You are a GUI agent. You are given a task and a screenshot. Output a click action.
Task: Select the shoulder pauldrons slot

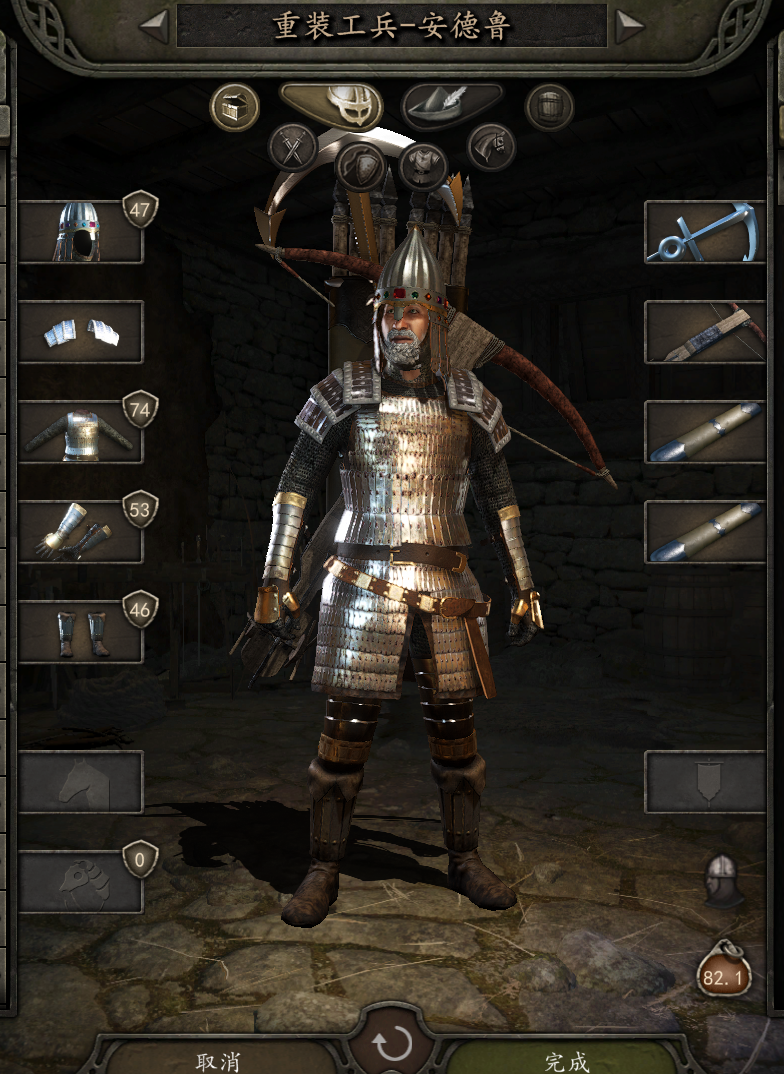pos(80,332)
